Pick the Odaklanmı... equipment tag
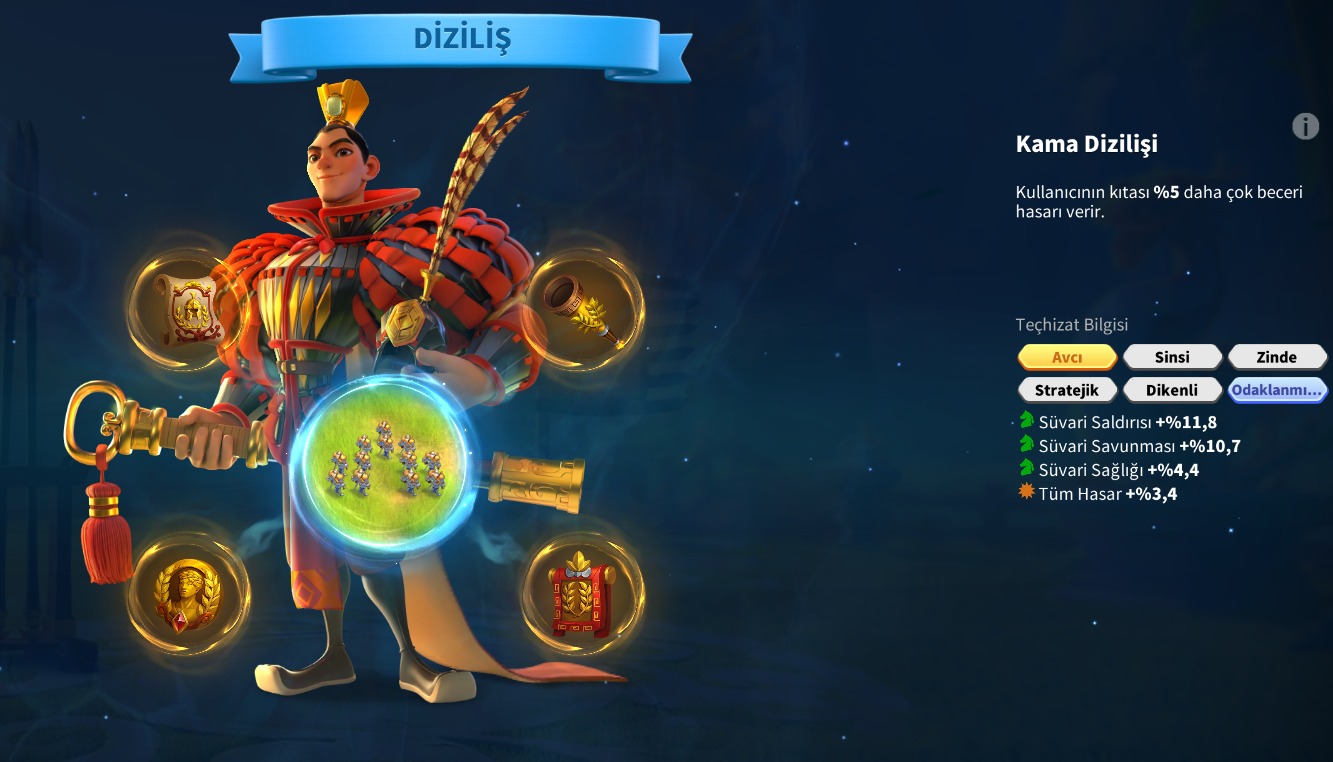This screenshot has width=1333, height=762. point(1277,389)
